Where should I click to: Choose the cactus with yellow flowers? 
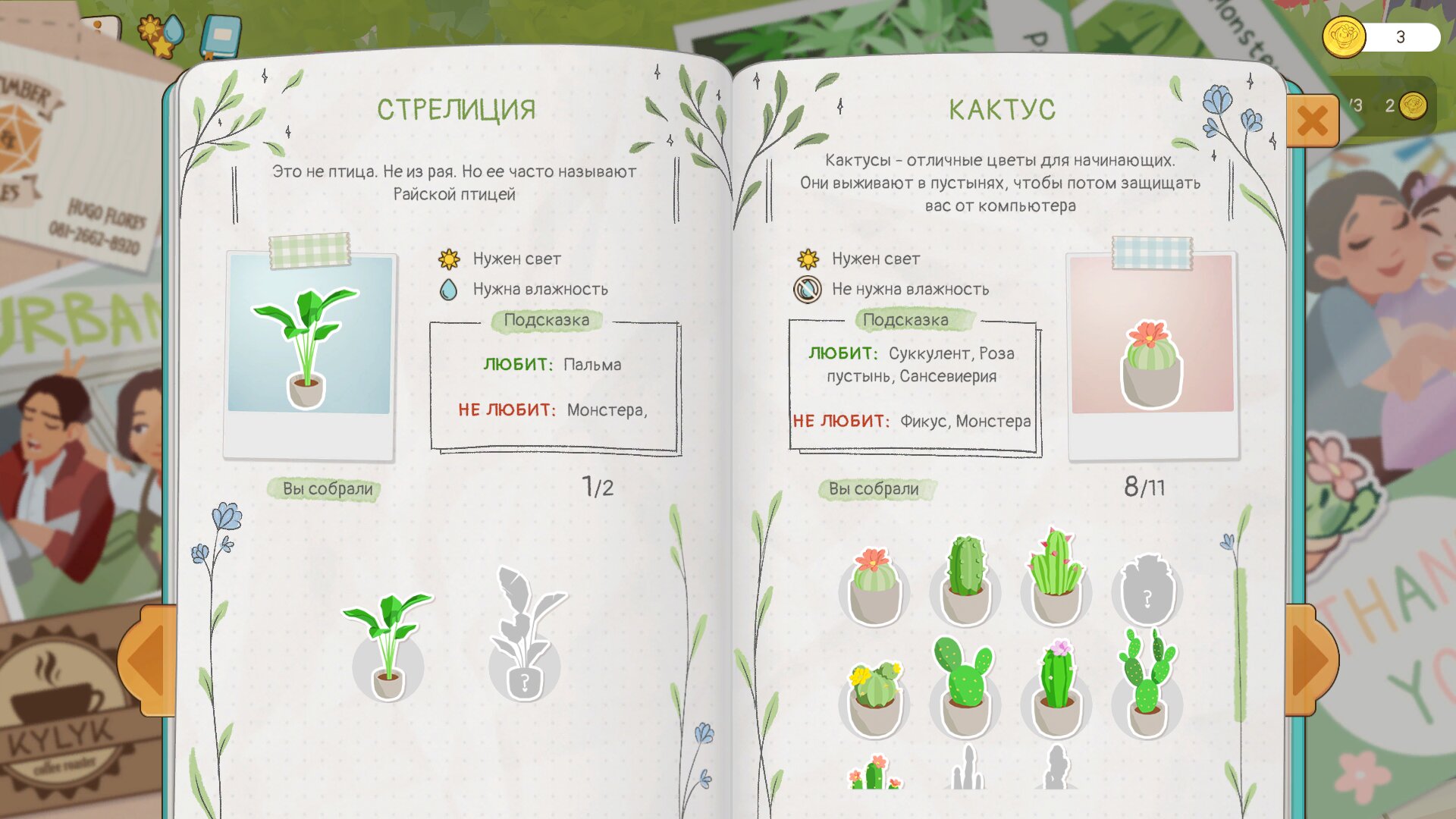(x=874, y=698)
